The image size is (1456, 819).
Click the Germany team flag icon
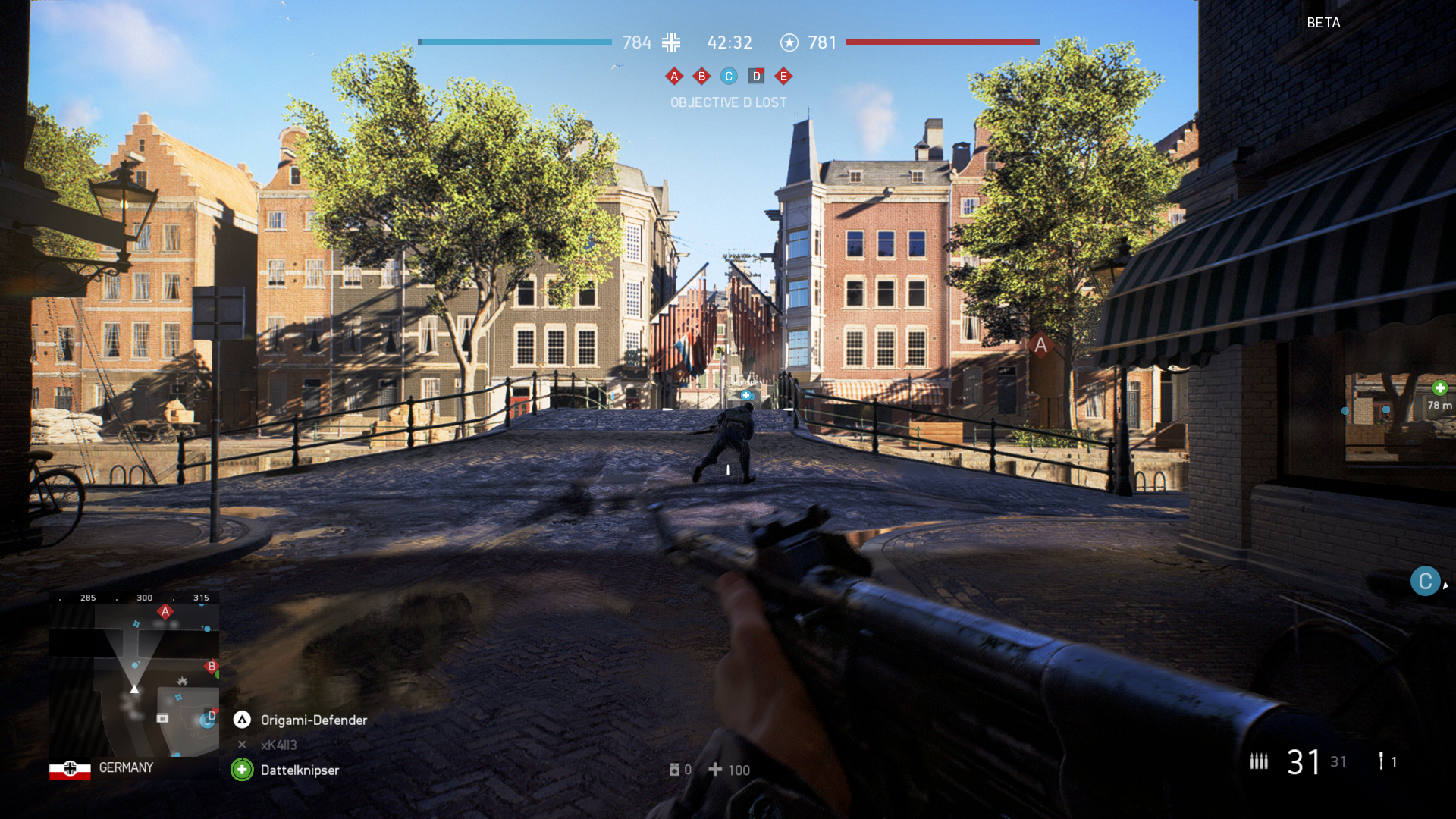point(70,769)
